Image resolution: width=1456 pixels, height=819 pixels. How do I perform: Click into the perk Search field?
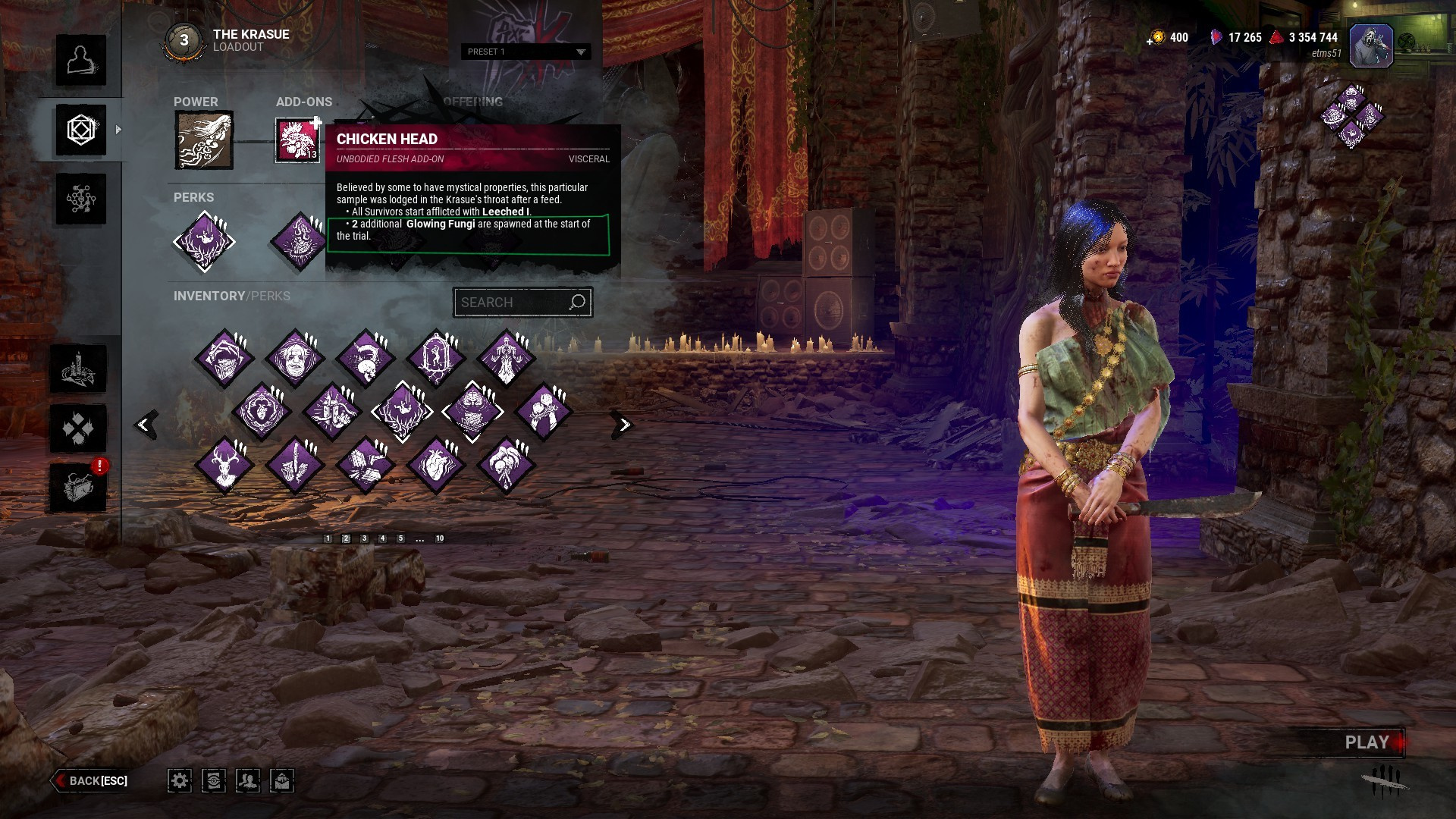pyautogui.click(x=513, y=303)
